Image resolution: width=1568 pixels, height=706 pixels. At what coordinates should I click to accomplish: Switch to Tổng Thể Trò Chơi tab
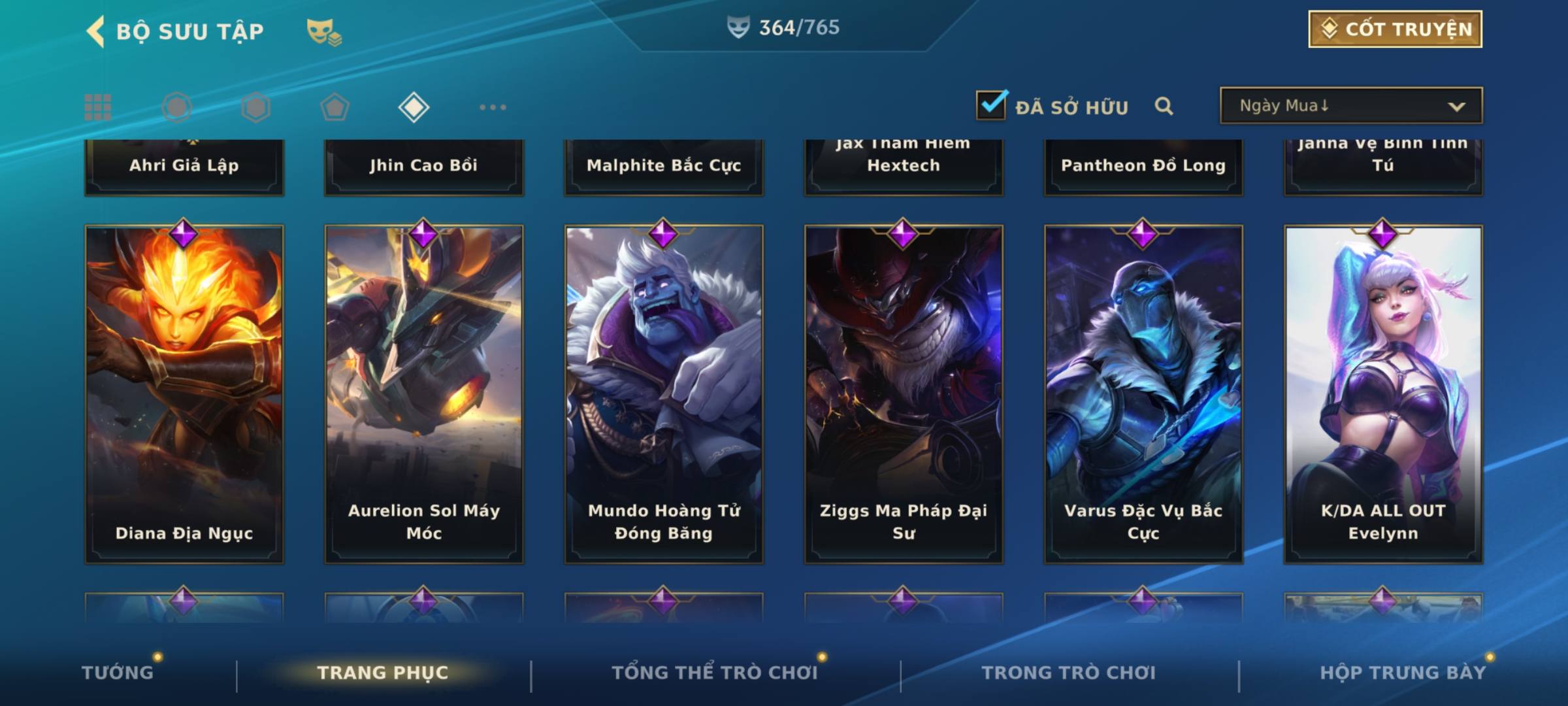pos(715,673)
